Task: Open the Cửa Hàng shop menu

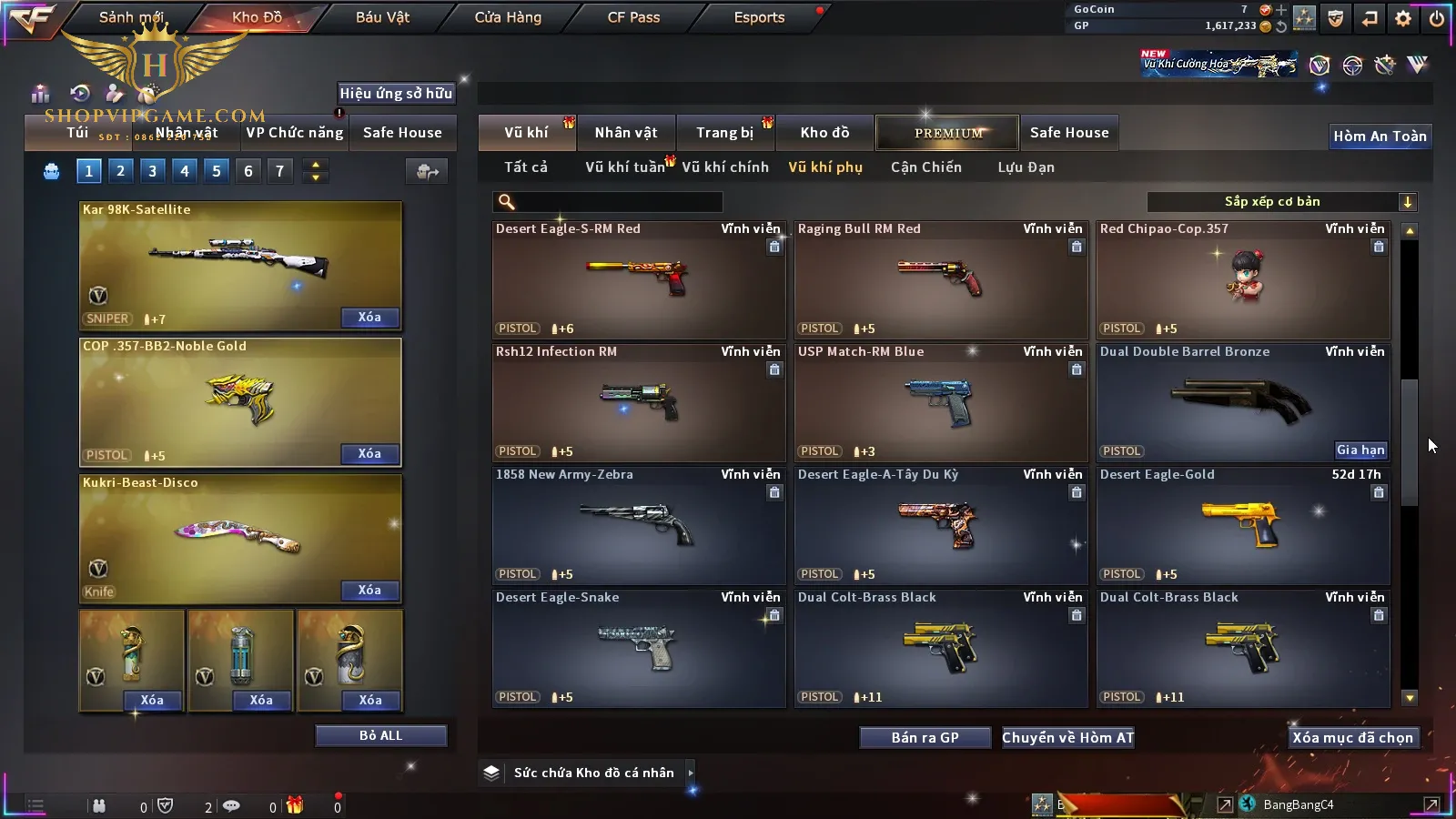Action: click(x=508, y=17)
